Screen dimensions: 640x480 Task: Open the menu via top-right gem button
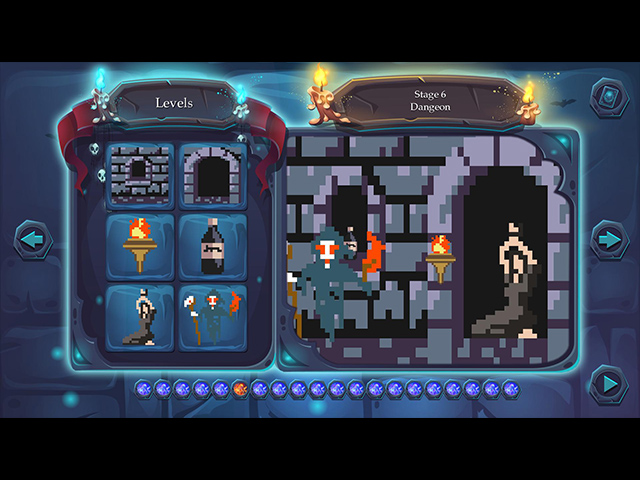pos(607,98)
